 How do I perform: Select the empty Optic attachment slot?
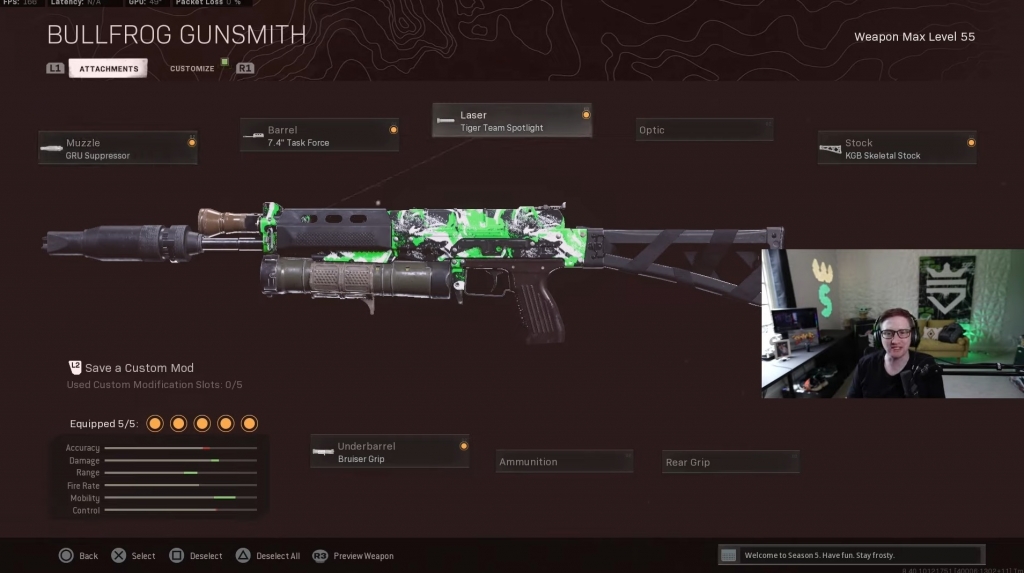point(704,130)
